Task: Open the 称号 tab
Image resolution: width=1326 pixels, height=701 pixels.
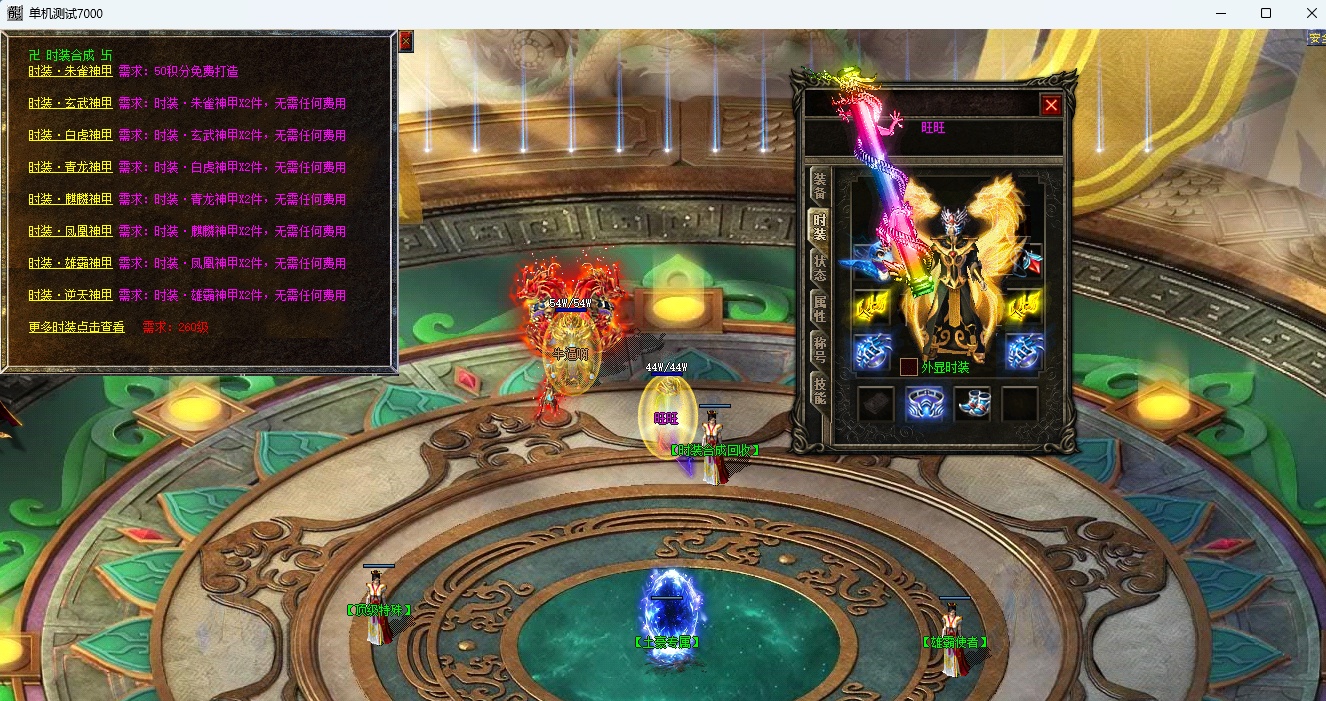Action: click(819, 349)
